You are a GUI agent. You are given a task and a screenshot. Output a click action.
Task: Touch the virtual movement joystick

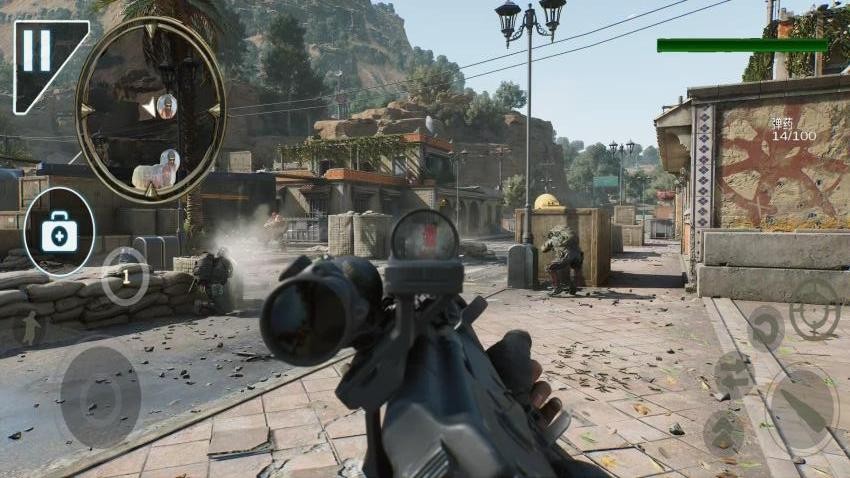100,397
